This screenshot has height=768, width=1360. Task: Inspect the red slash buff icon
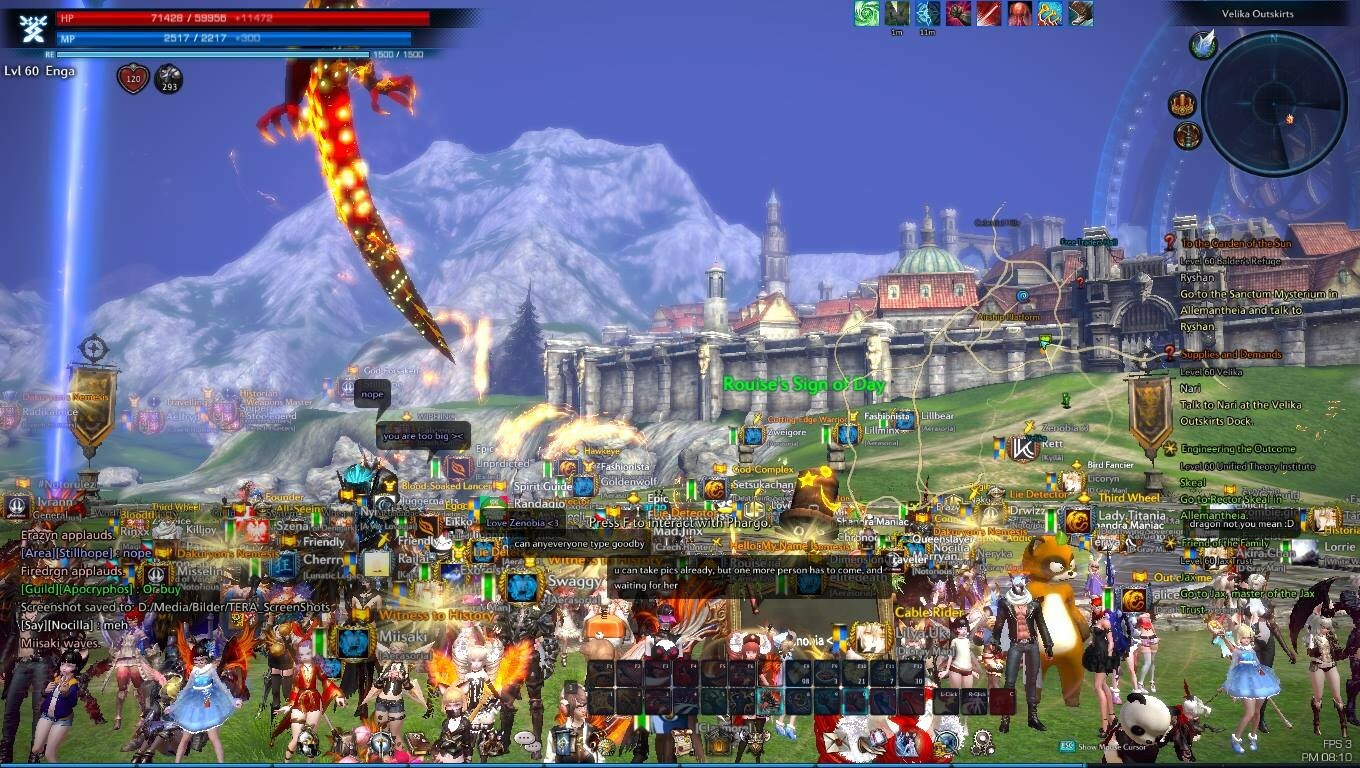pos(989,13)
